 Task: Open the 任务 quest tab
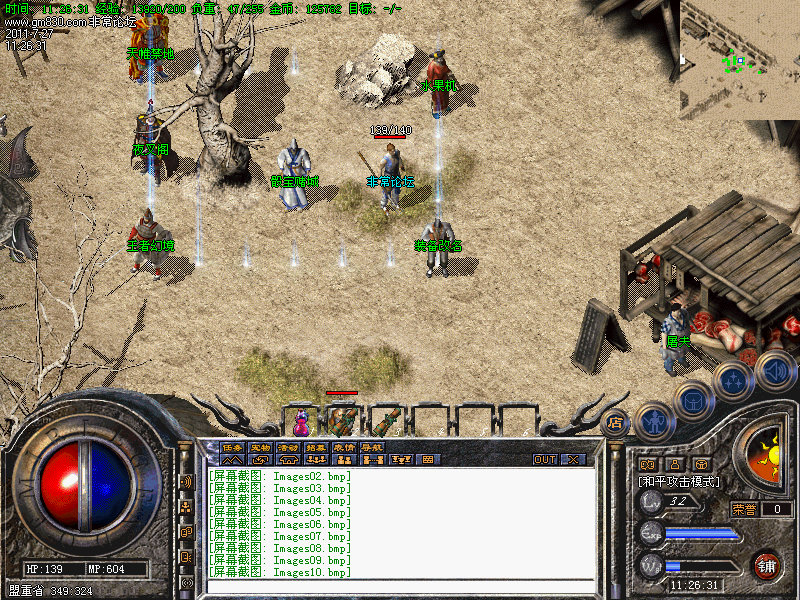point(232,447)
